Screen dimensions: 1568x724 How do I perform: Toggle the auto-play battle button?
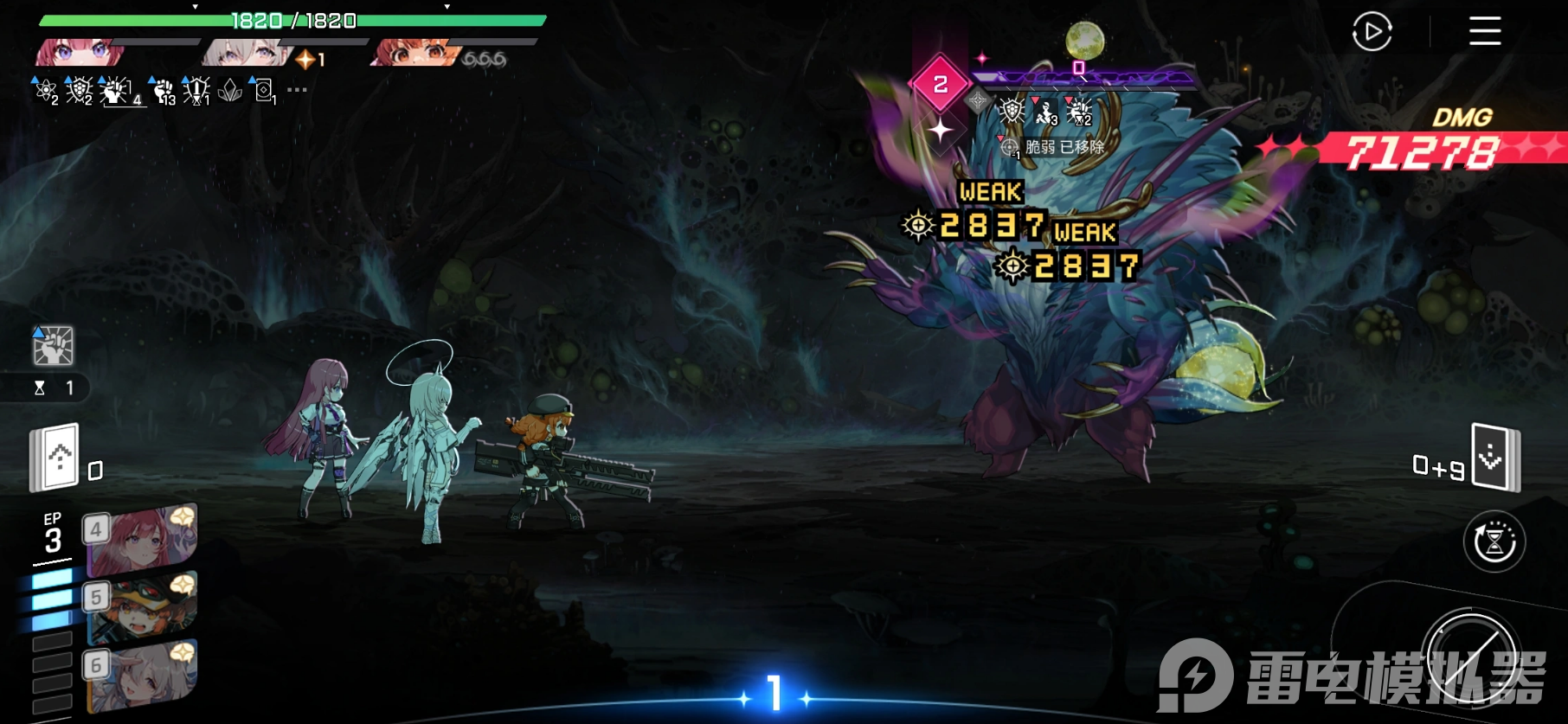pos(1372,32)
